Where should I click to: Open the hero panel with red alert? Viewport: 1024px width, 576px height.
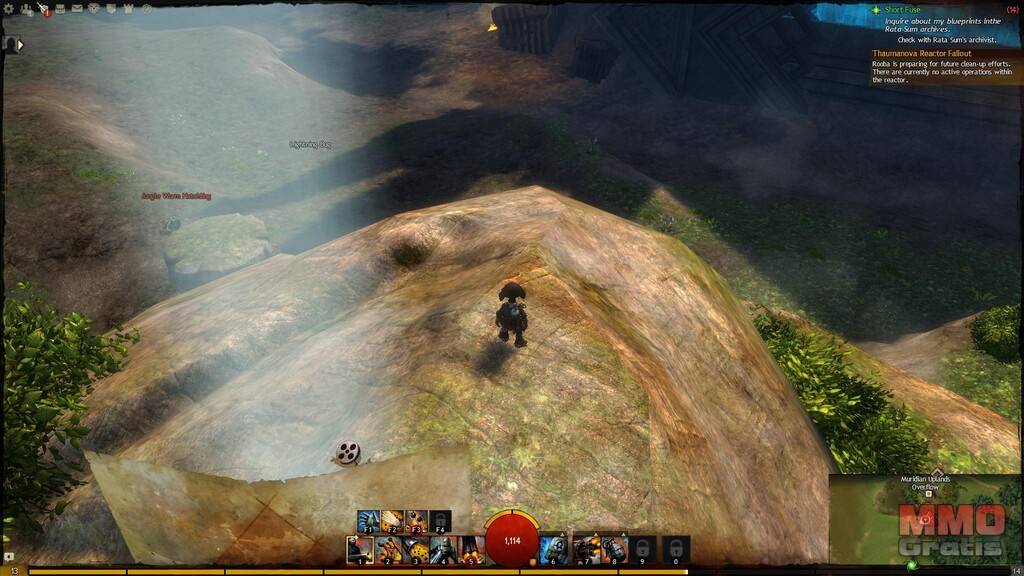pyautogui.click(x=43, y=9)
